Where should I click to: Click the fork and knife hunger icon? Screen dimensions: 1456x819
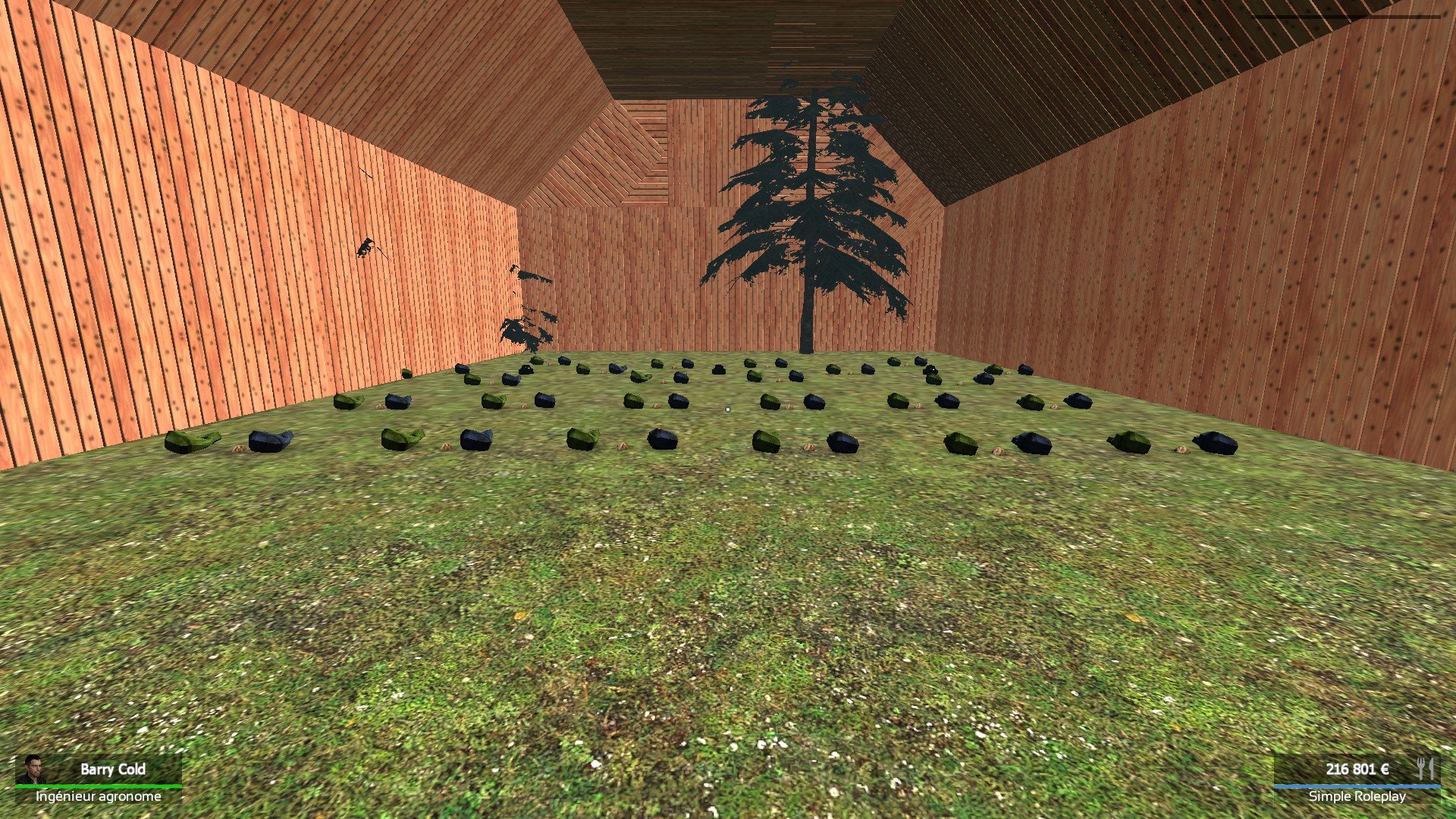pos(1425,768)
